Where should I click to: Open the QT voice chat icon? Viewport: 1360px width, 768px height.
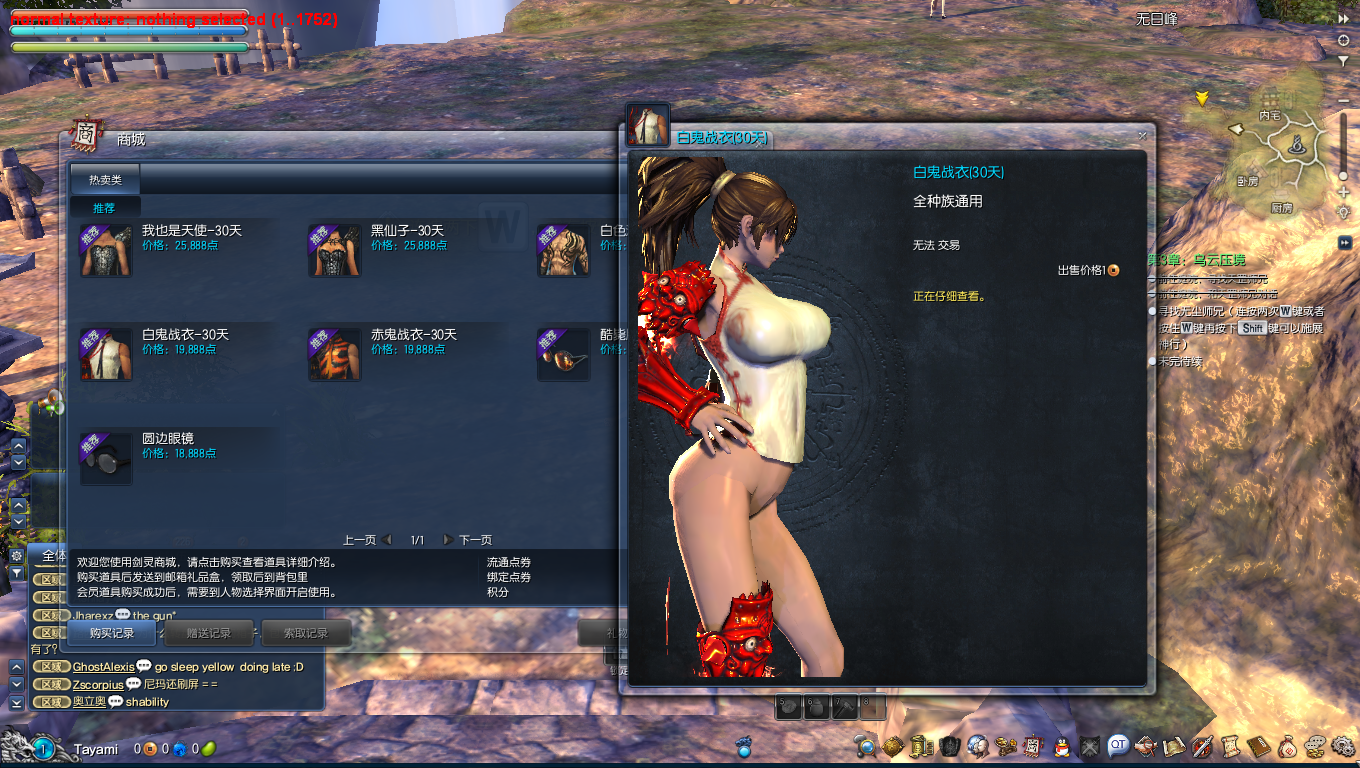[1118, 745]
